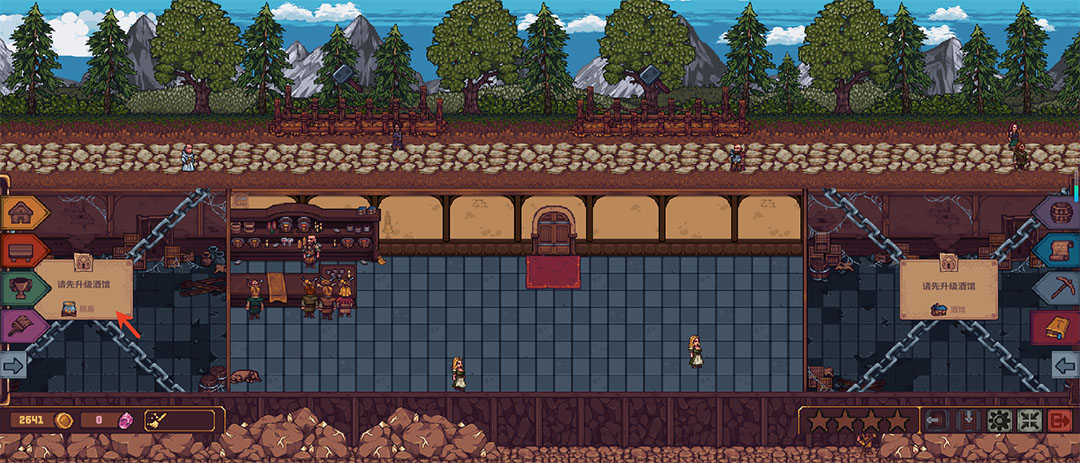1080x463 pixels.
Task: Exit the game with the red door button
Action: [1061, 420]
